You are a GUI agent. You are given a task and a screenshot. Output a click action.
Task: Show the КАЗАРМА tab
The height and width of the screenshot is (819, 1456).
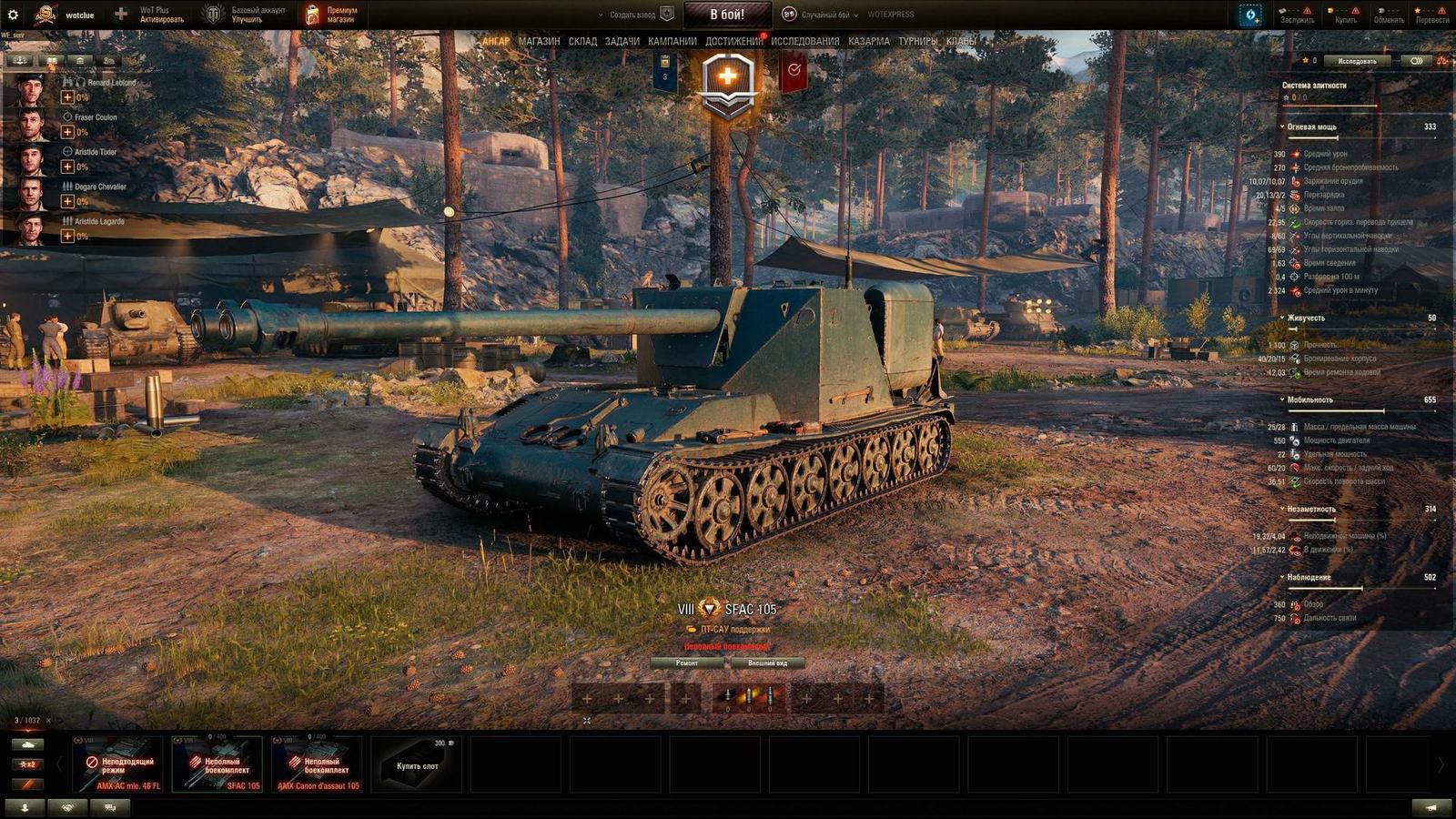[x=868, y=41]
